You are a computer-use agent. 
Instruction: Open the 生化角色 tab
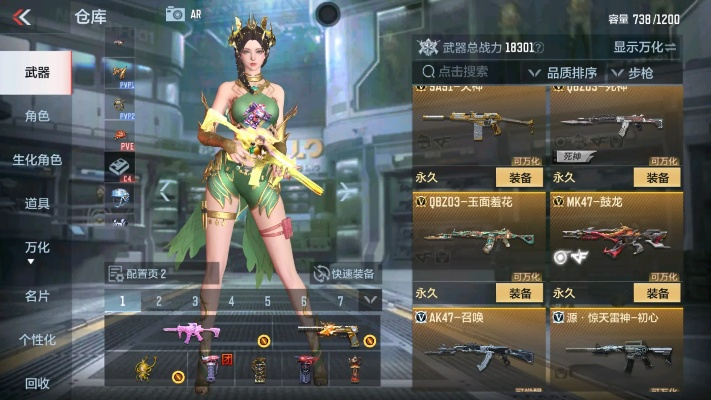37,160
